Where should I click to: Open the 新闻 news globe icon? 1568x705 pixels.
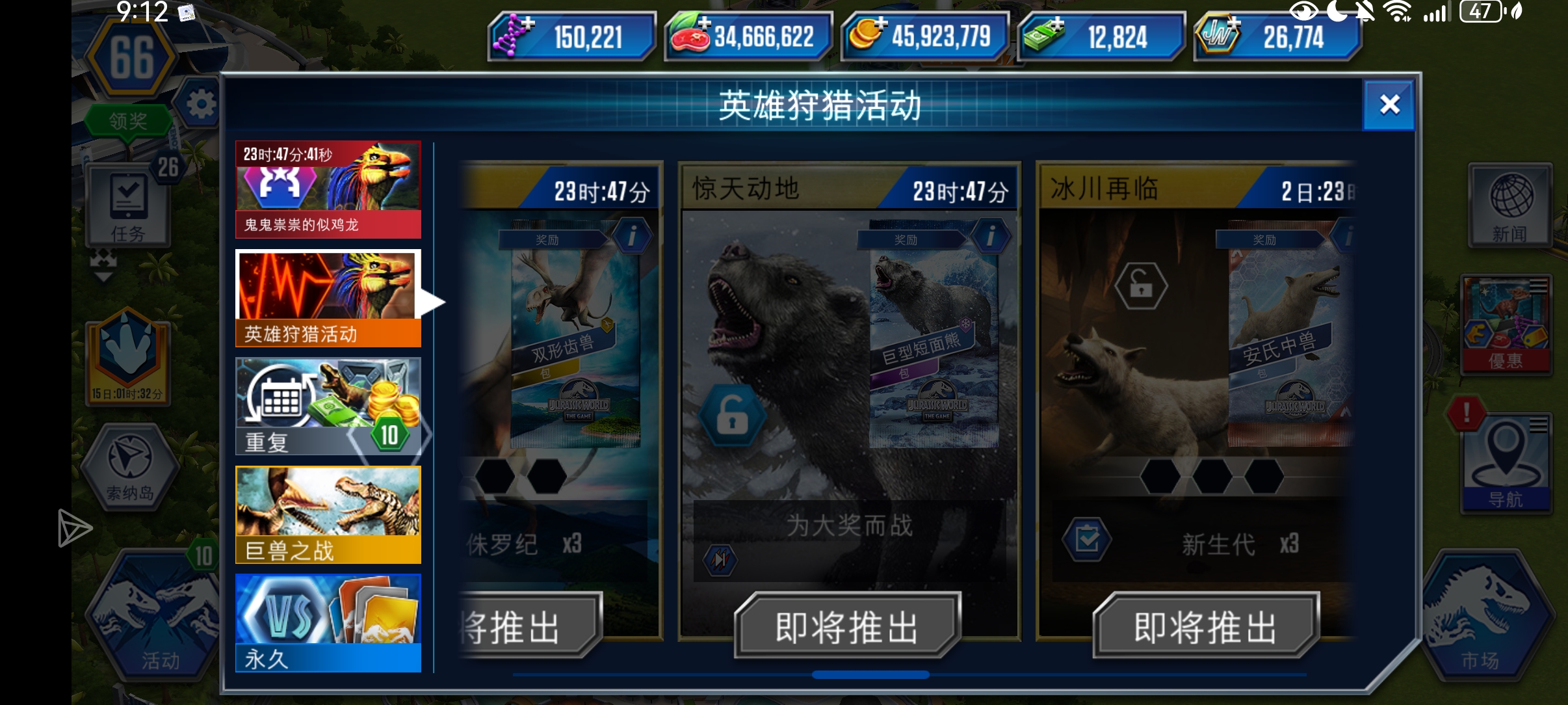coord(1509,203)
